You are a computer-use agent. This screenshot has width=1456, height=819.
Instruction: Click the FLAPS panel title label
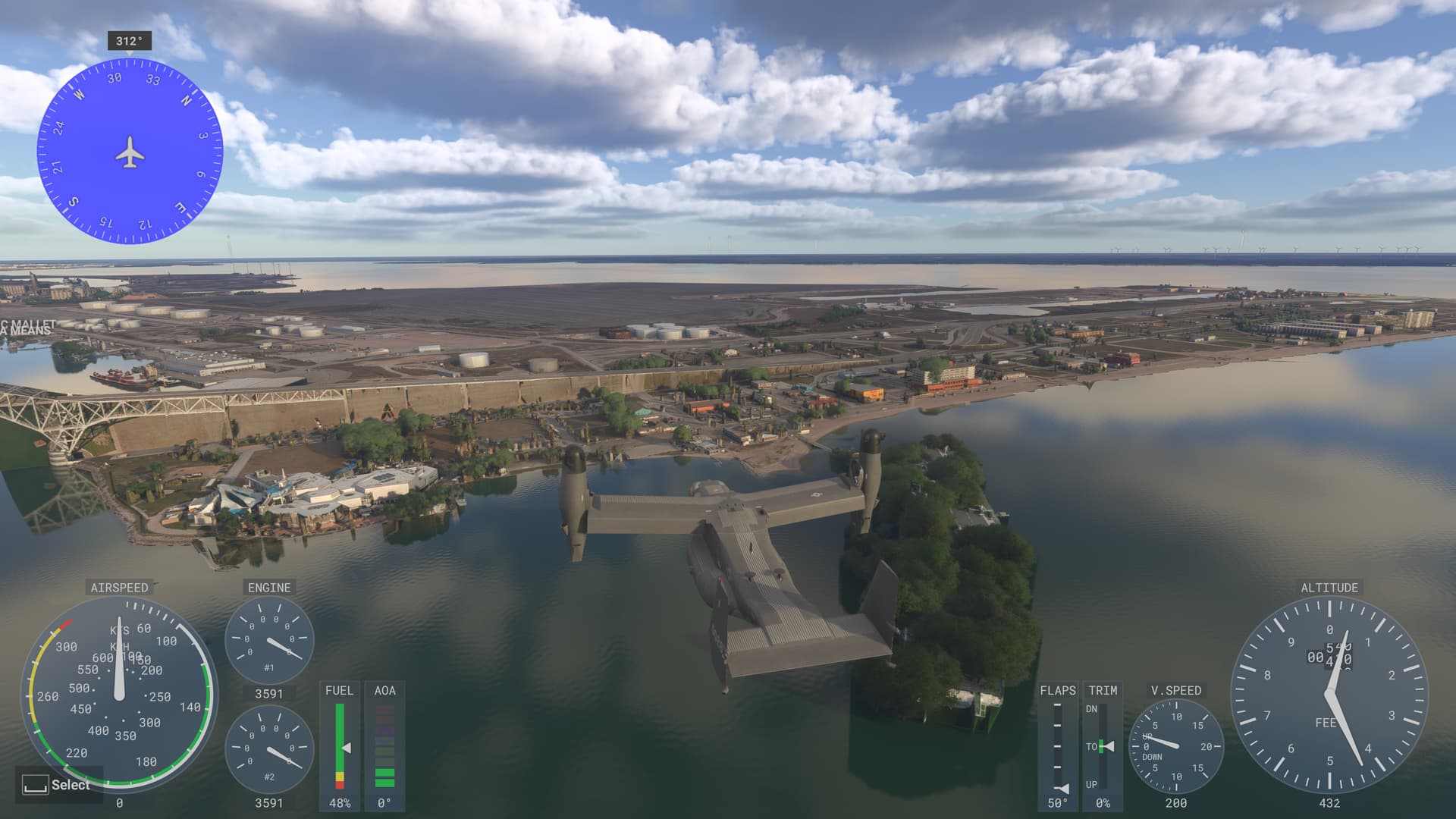(x=1057, y=691)
